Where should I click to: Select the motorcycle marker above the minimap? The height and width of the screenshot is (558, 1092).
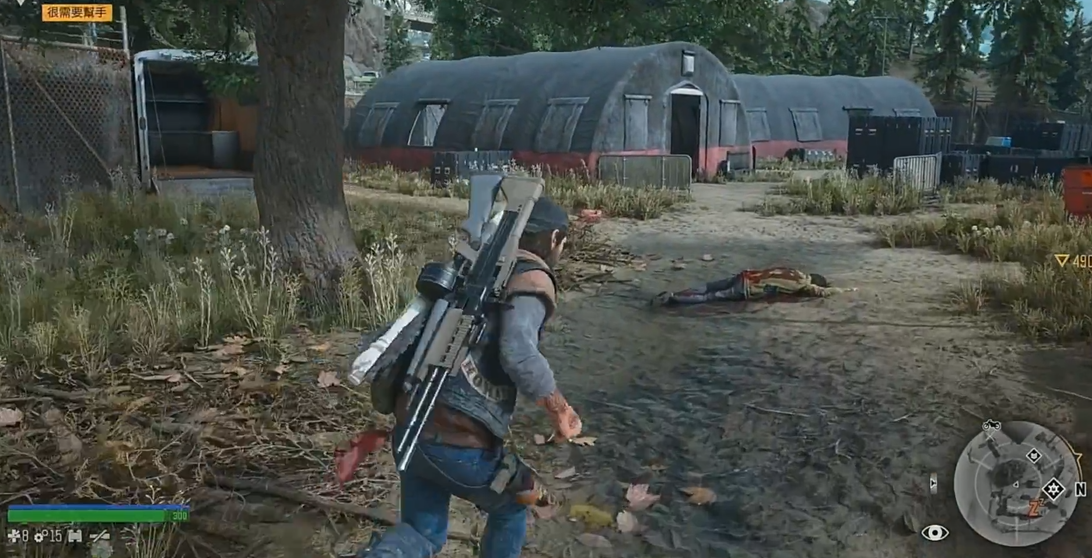coord(991,426)
